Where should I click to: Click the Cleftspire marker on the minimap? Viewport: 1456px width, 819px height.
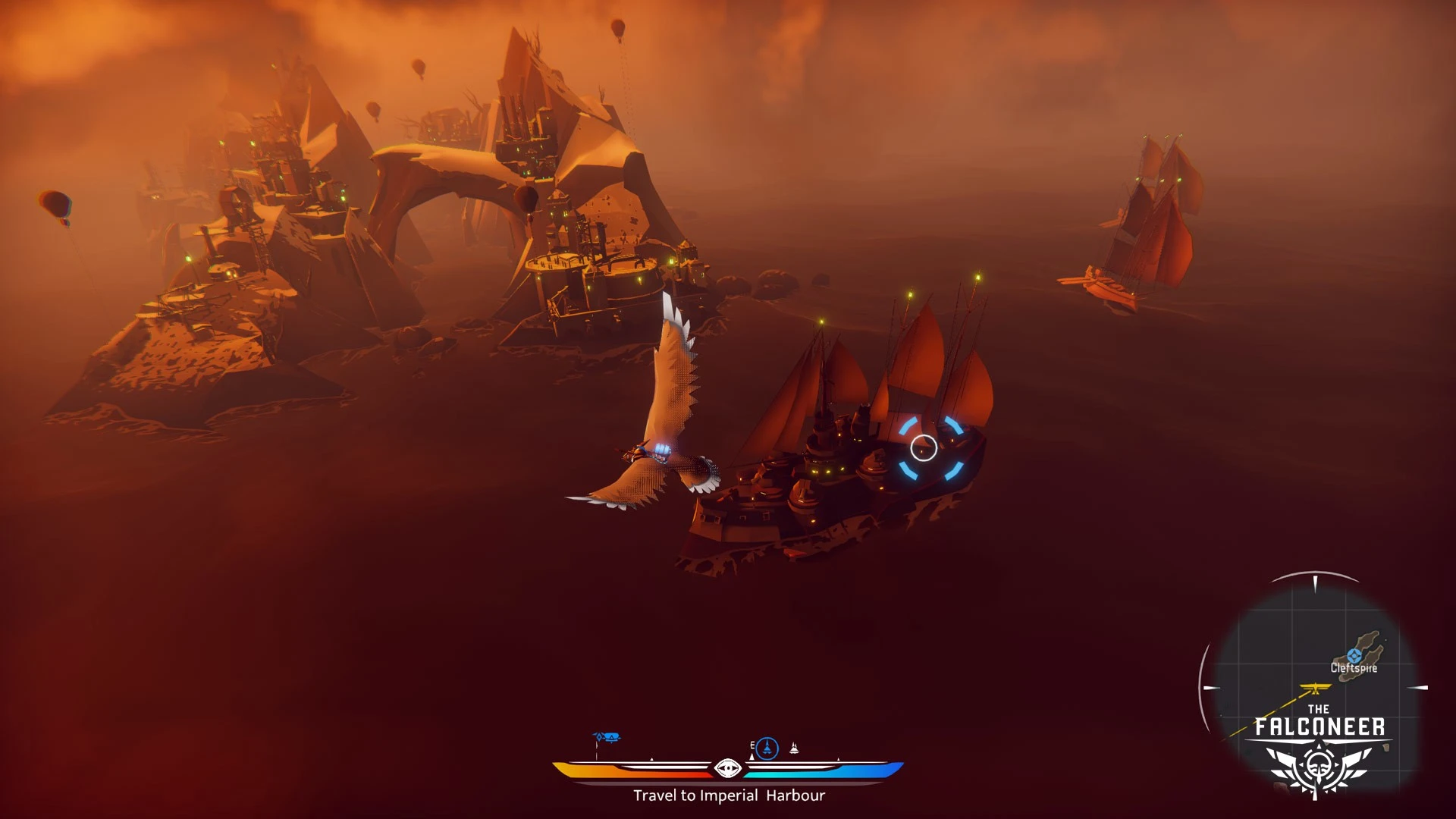tap(1354, 656)
